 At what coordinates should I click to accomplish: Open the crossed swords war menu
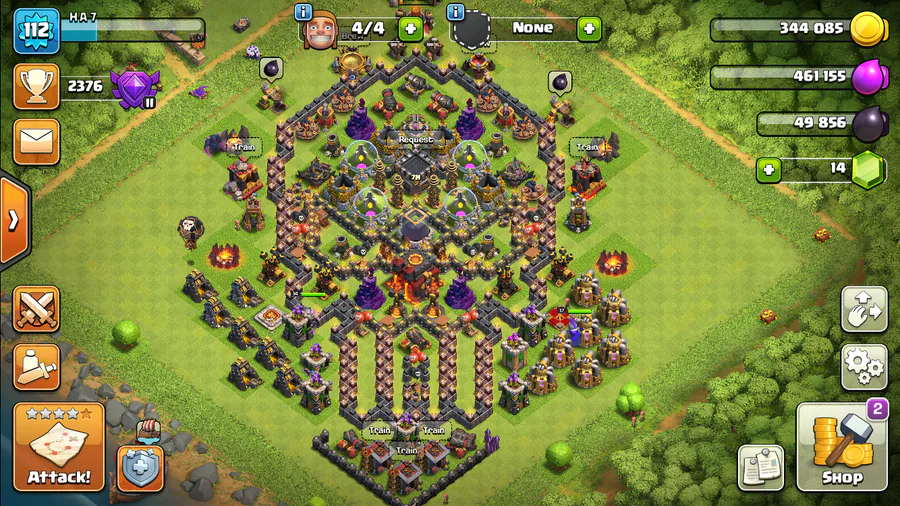[x=36, y=310]
